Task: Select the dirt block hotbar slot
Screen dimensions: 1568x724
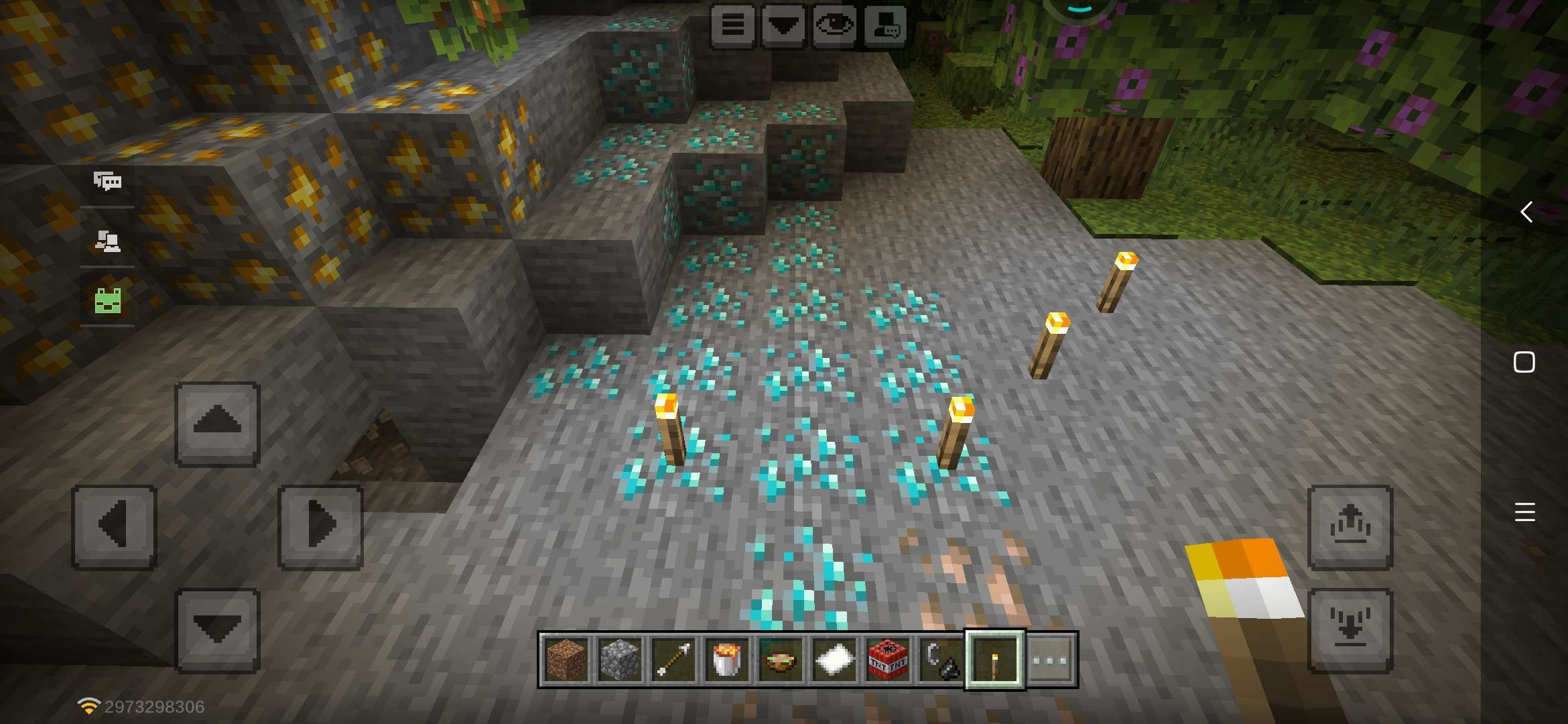Action: [566, 660]
